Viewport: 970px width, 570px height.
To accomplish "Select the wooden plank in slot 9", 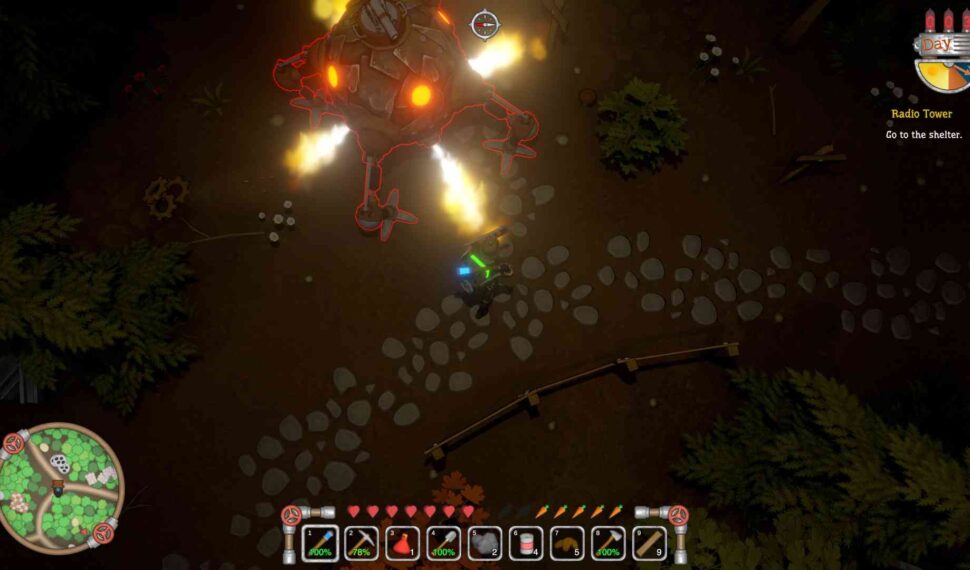I will [650, 543].
